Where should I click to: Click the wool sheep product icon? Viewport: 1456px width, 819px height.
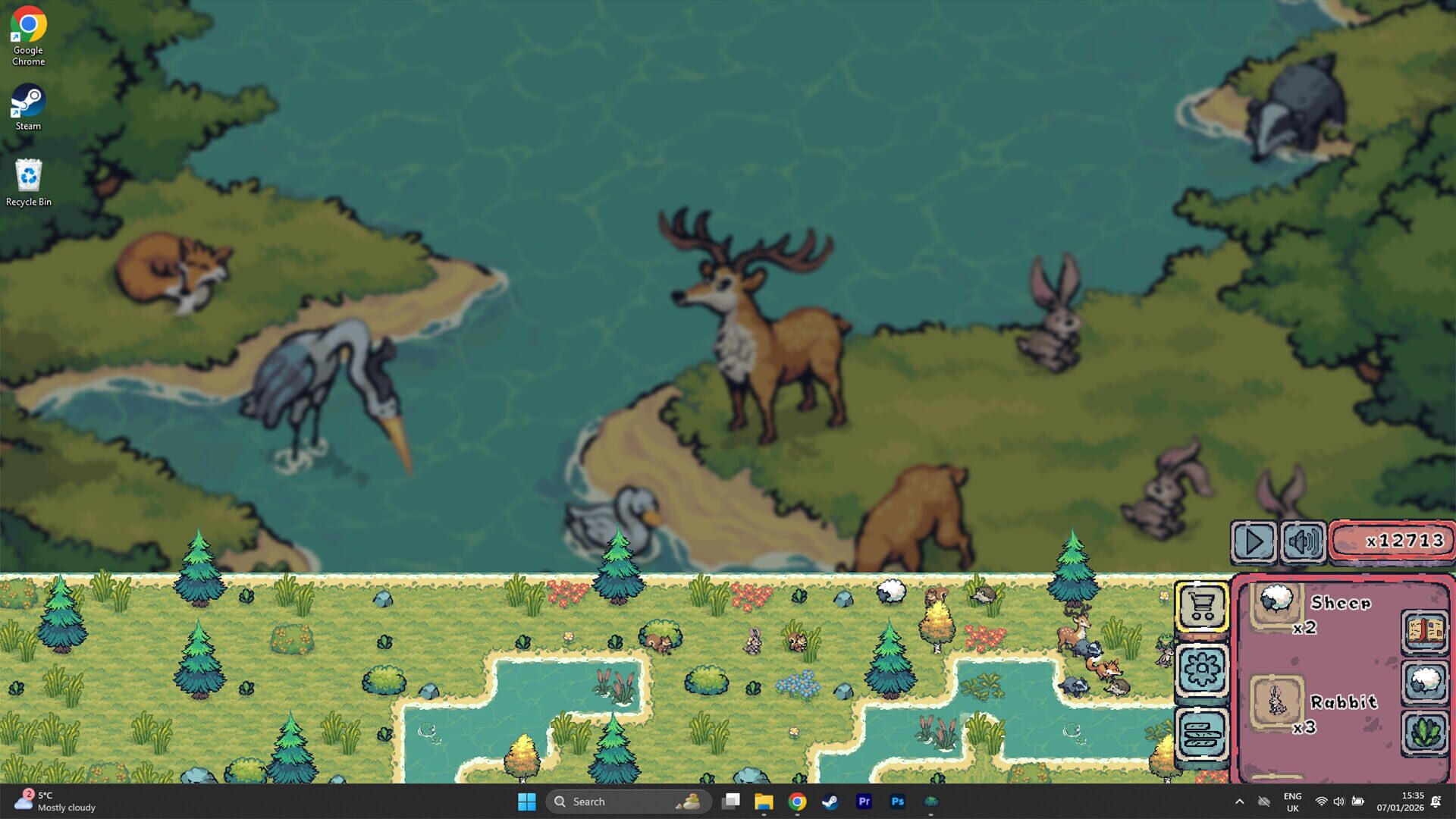[1424, 681]
